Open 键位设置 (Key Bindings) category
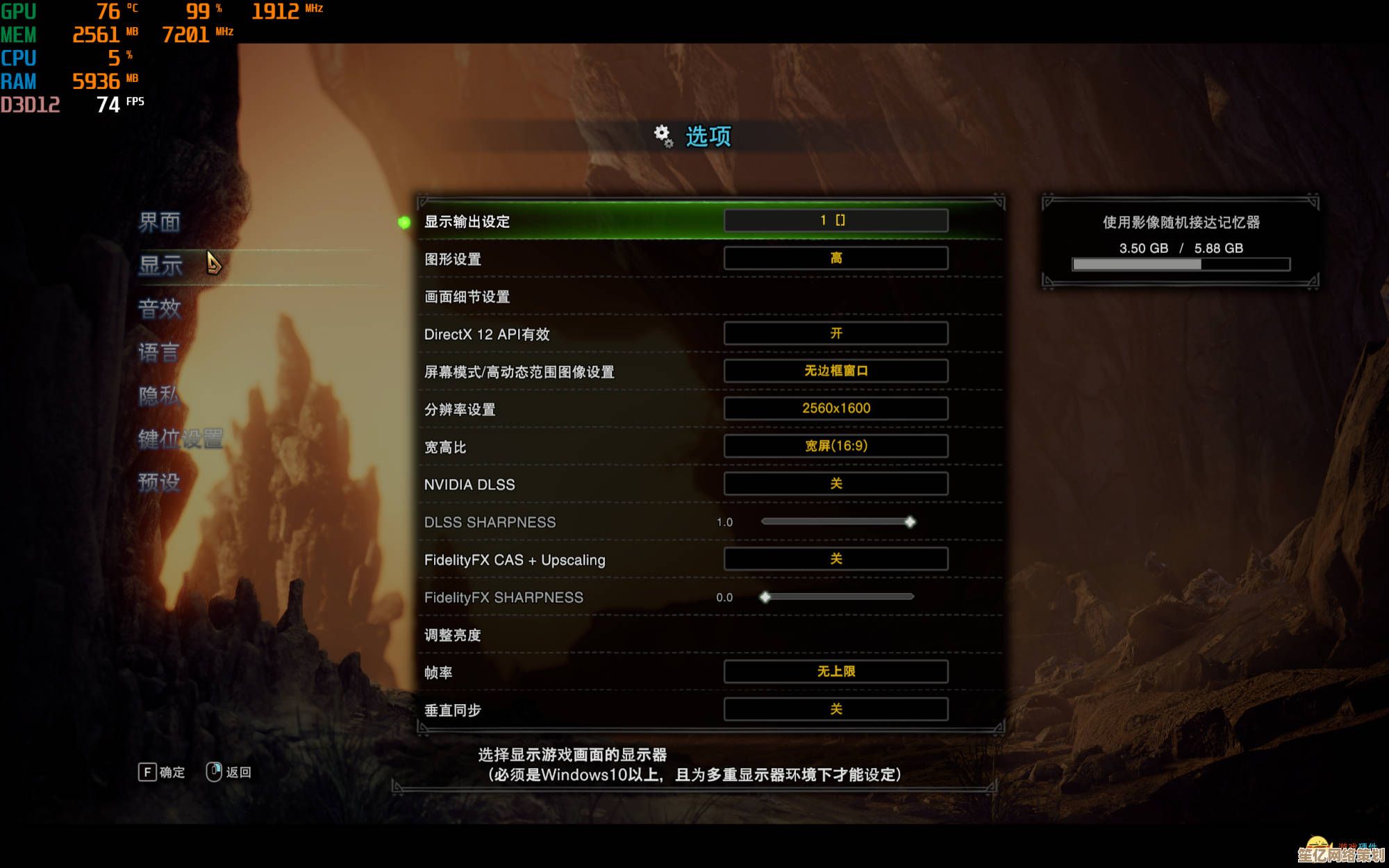 tap(180, 439)
